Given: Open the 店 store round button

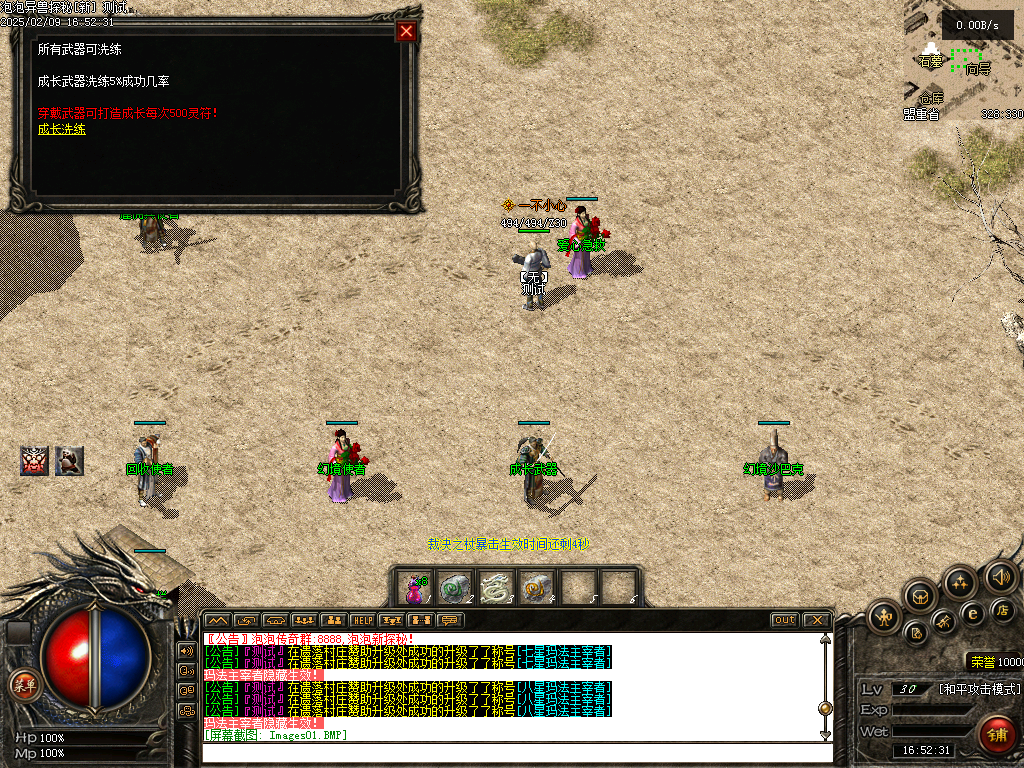Looking at the screenshot, I should tap(1002, 609).
